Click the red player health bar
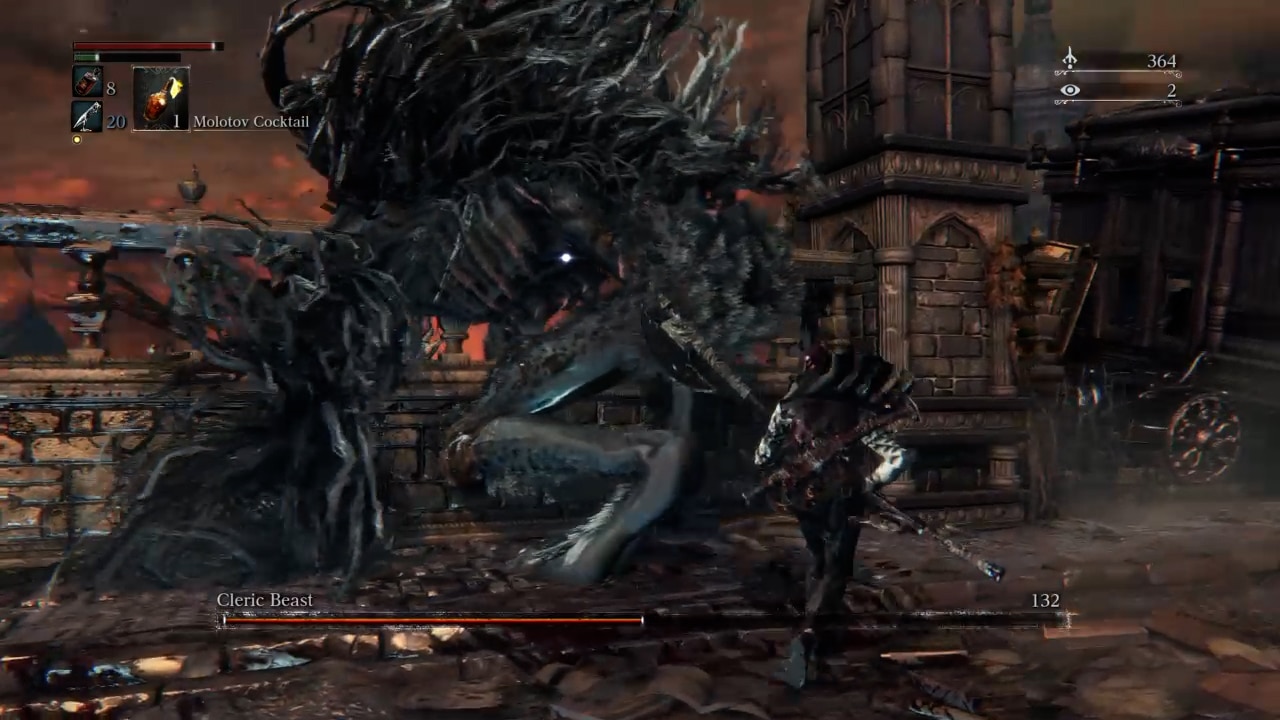Image resolution: width=1280 pixels, height=720 pixels. tap(140, 45)
